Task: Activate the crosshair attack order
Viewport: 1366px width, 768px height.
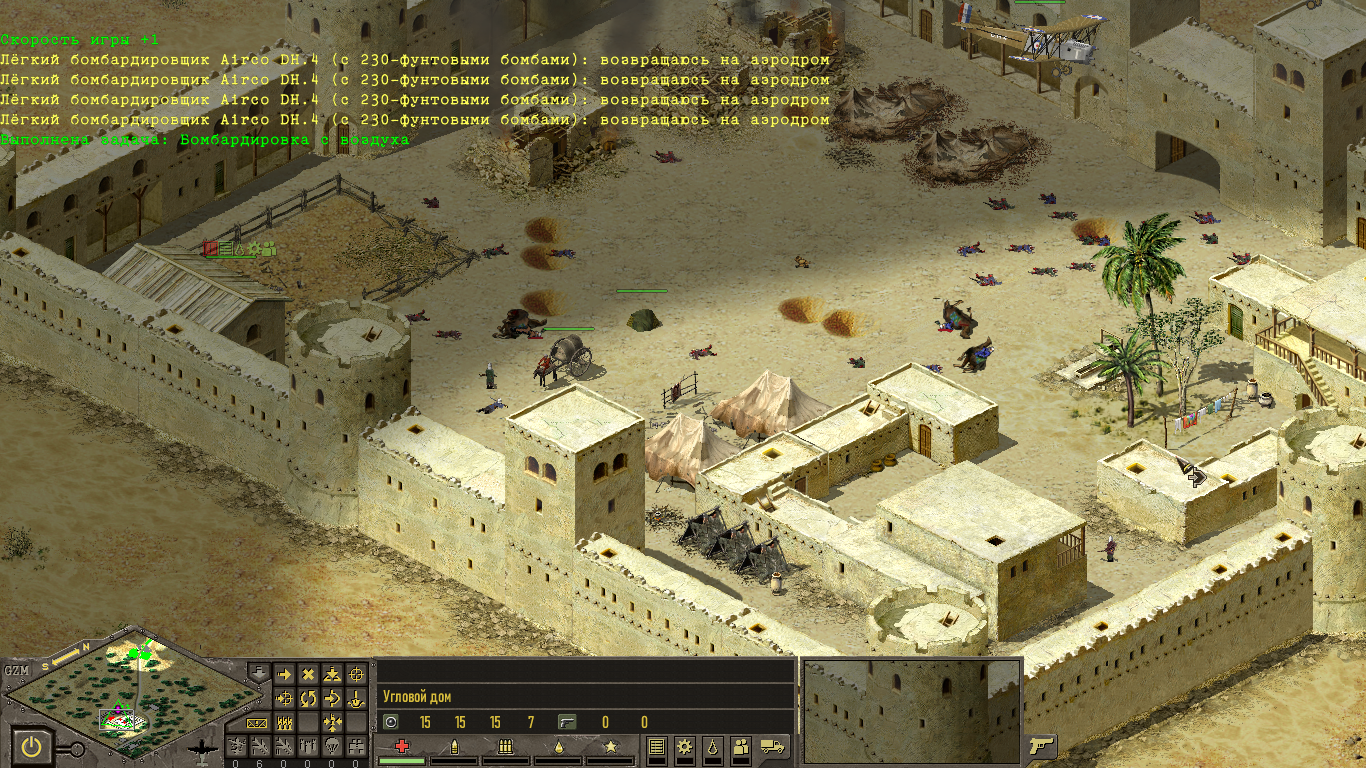Action: click(x=356, y=675)
